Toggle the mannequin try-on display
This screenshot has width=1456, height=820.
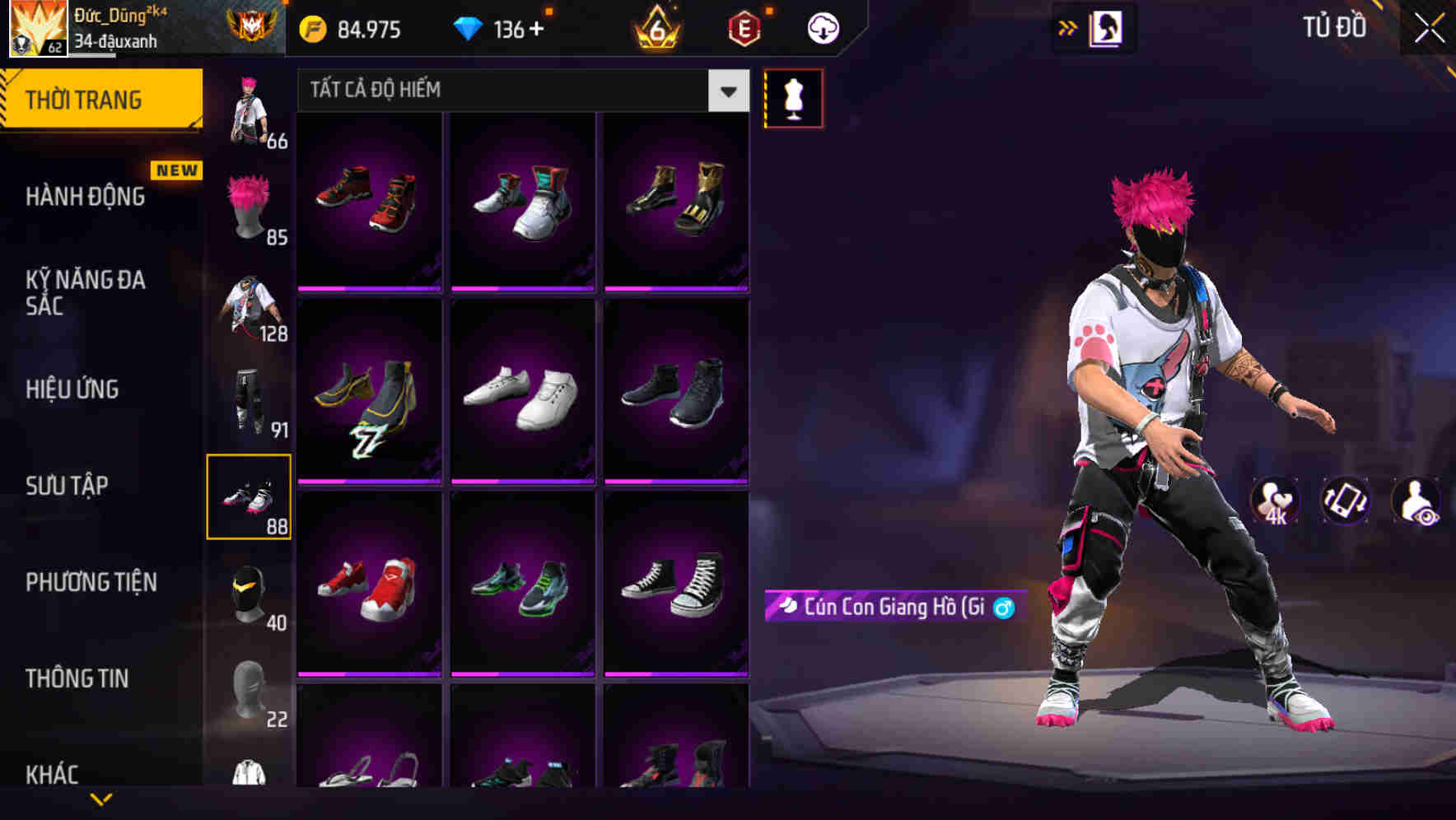(793, 98)
